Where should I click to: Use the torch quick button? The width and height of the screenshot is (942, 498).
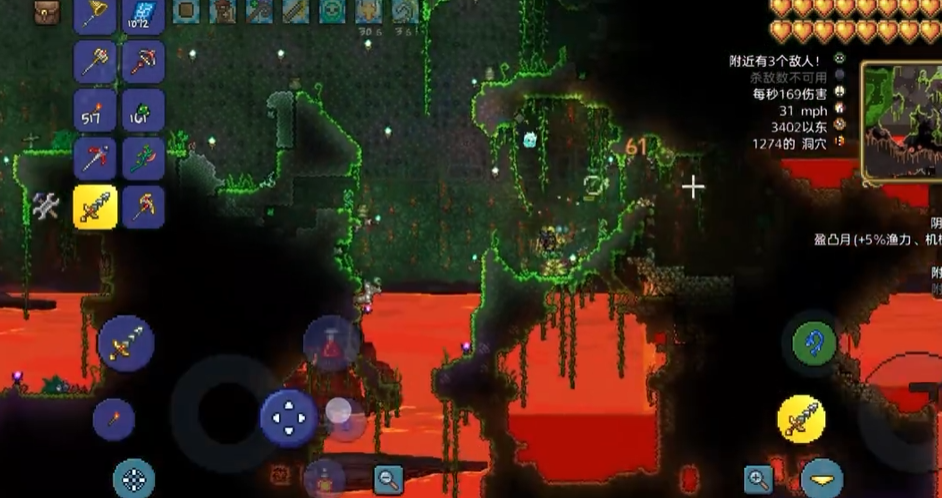(114, 418)
